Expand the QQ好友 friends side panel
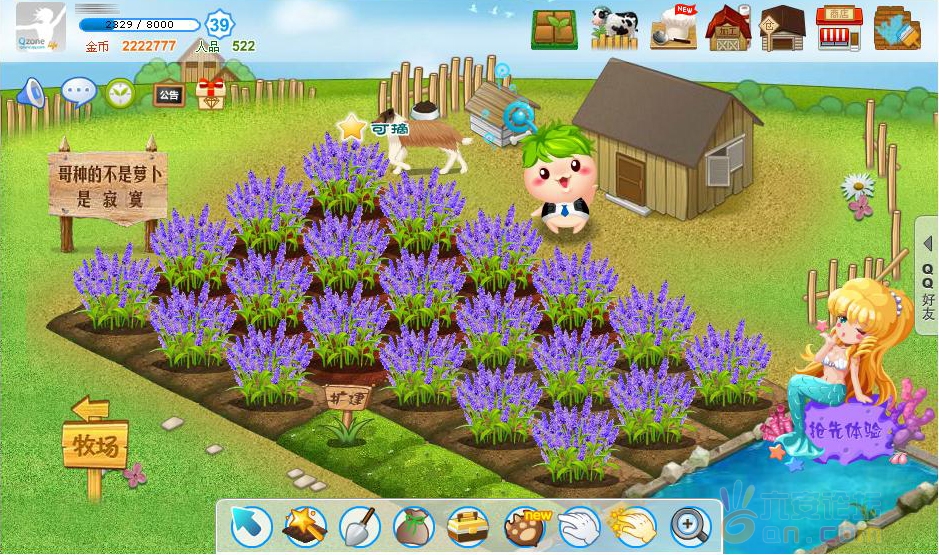 pyautogui.click(x=927, y=278)
